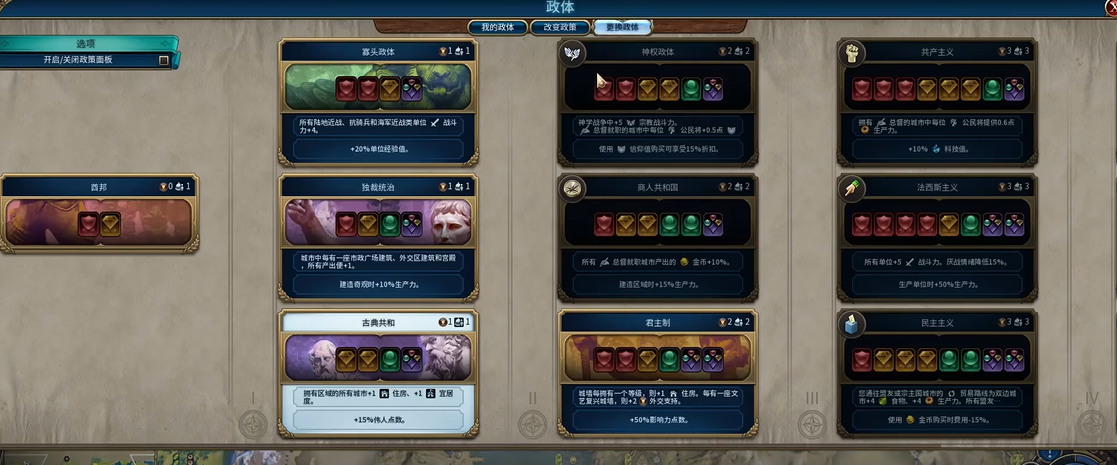Choose the 民主主义 government card
The image size is (1117, 465).
pyautogui.click(x=937, y=373)
